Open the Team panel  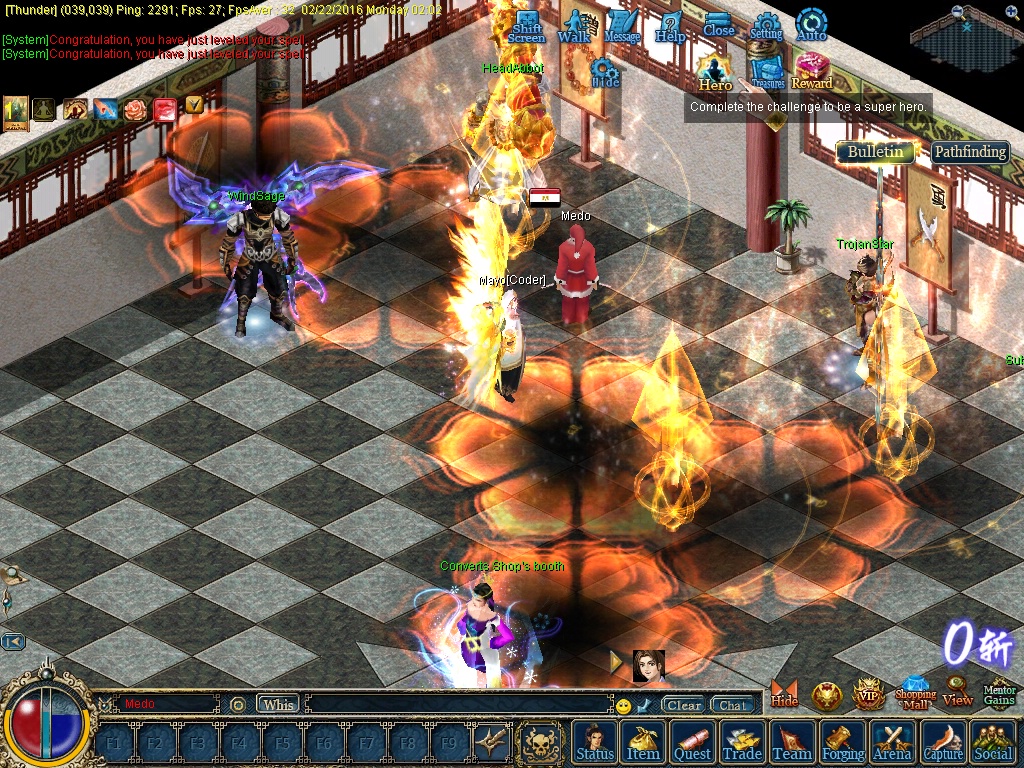[x=792, y=742]
